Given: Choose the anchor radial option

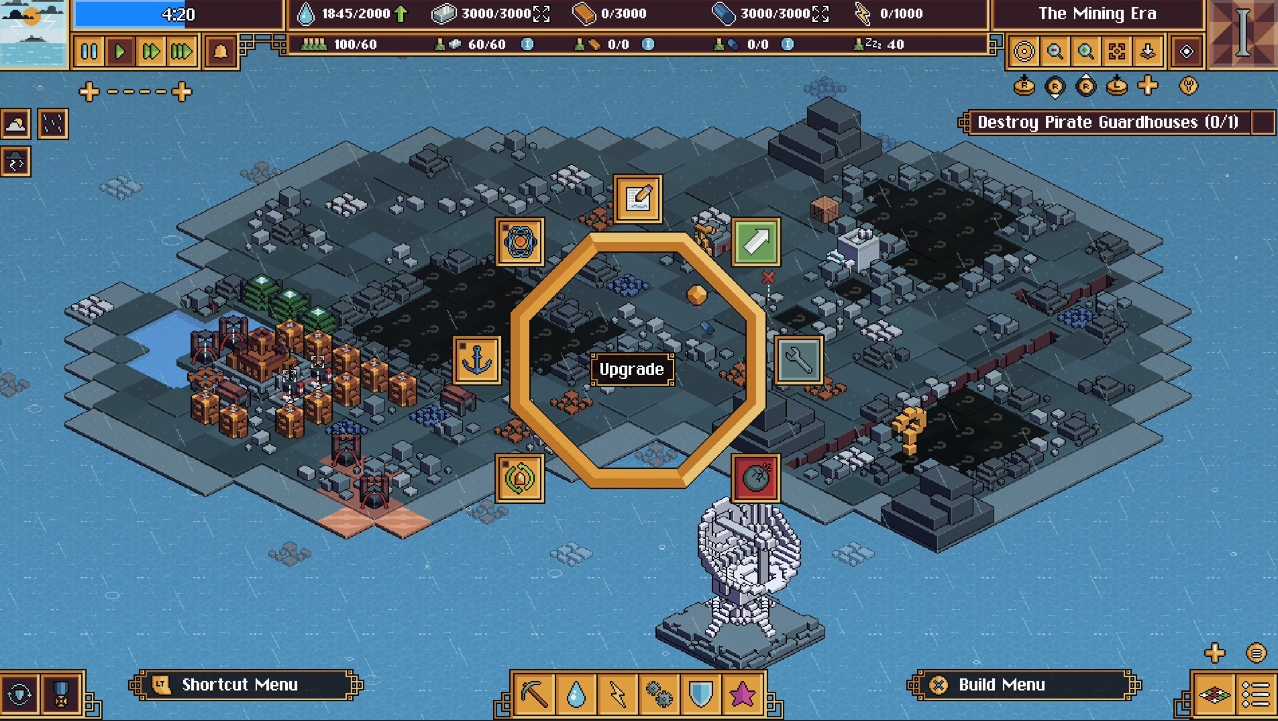Looking at the screenshot, I should pos(477,360).
